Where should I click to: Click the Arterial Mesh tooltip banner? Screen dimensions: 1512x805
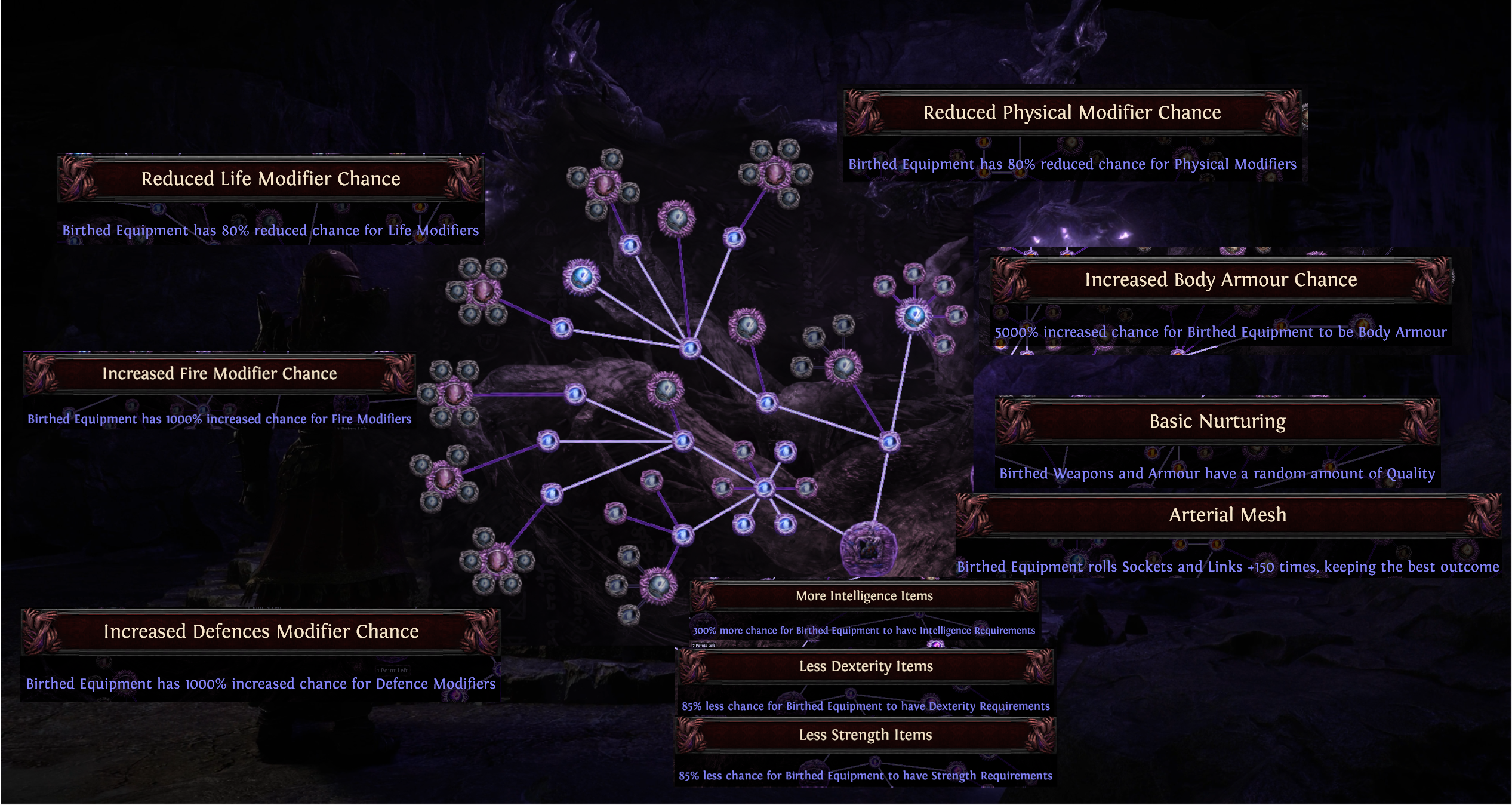click(1228, 515)
